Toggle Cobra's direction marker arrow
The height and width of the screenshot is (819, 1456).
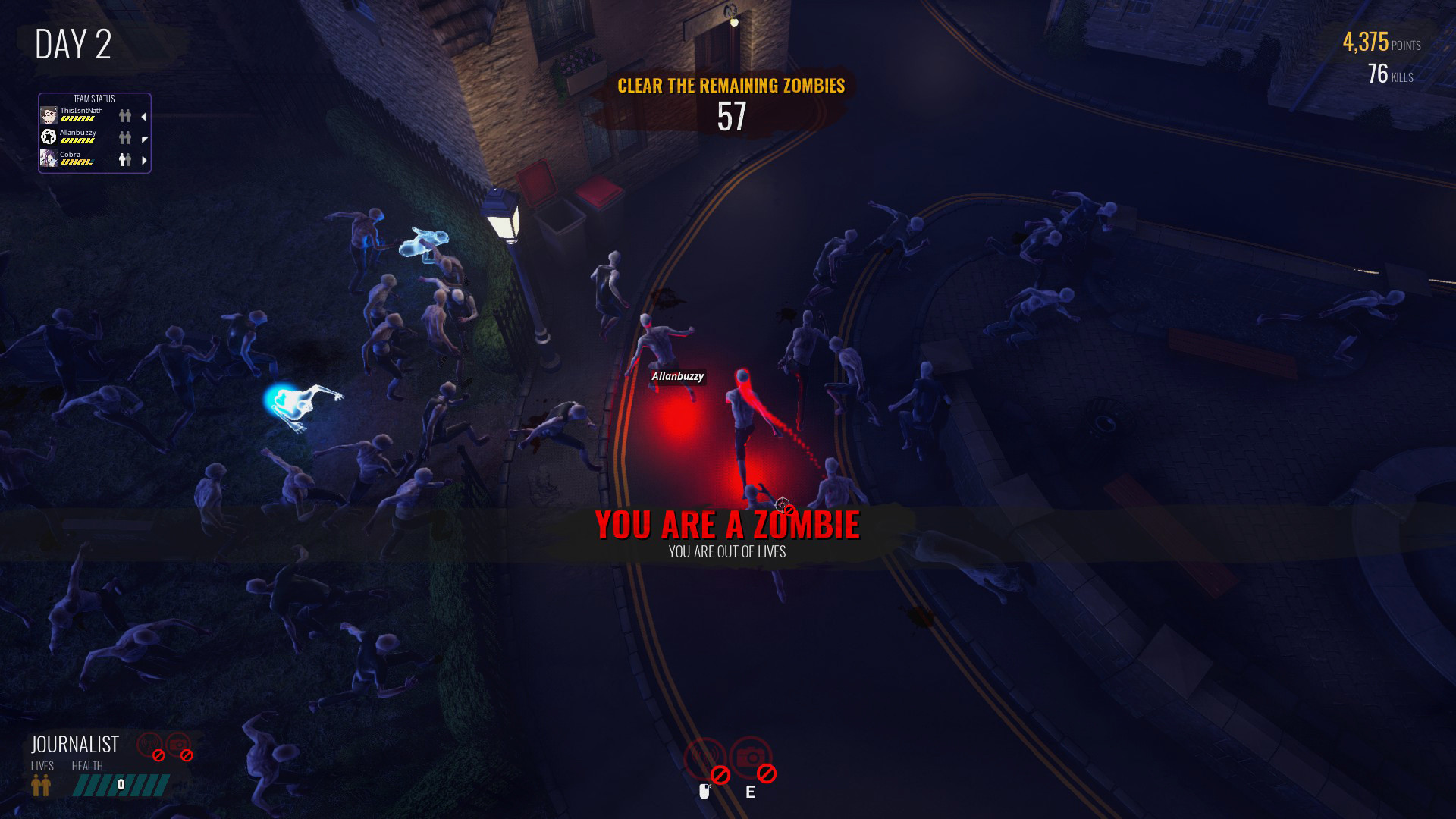144,159
